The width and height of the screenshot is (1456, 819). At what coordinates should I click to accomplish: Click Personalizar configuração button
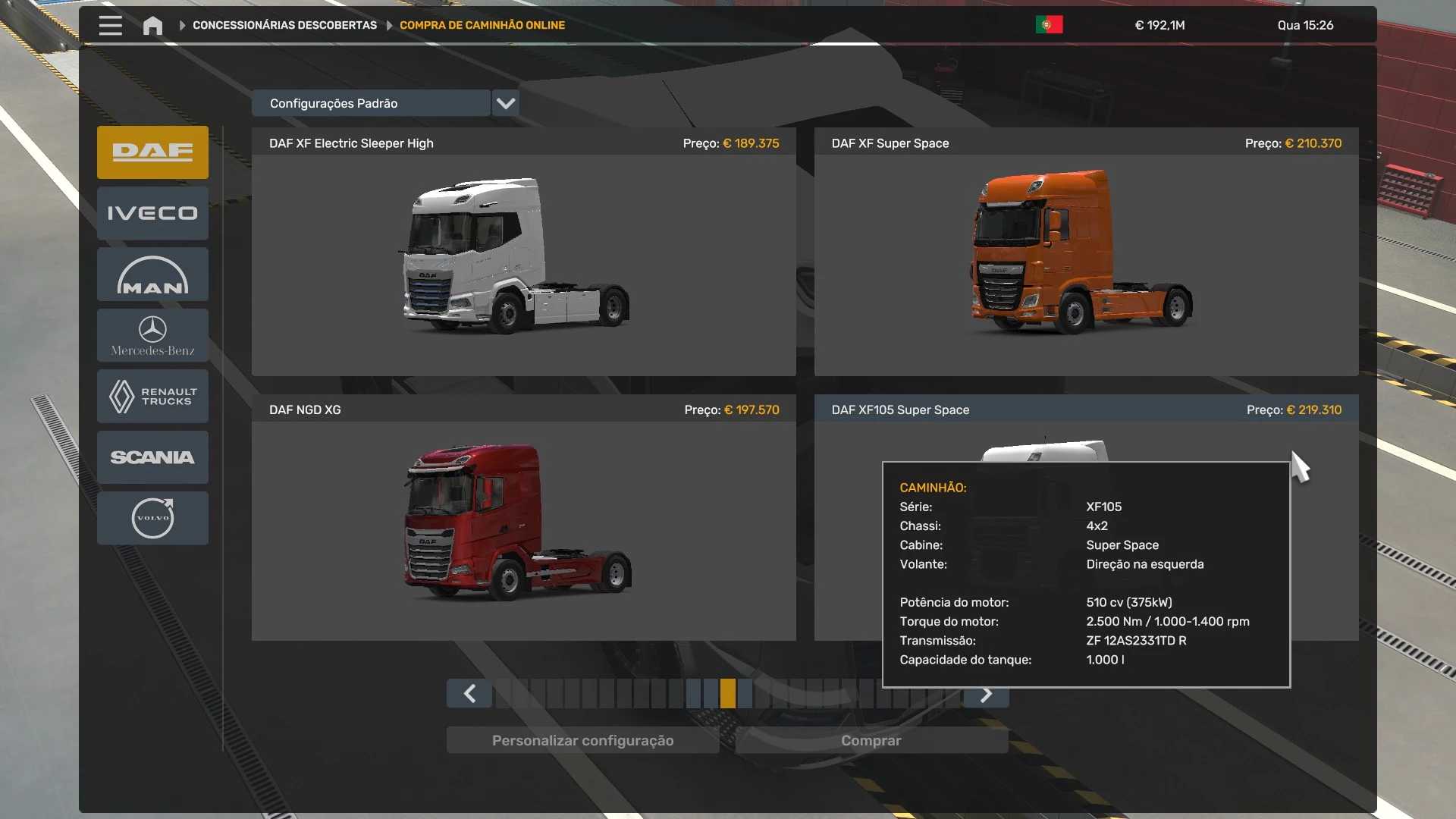[x=582, y=740]
